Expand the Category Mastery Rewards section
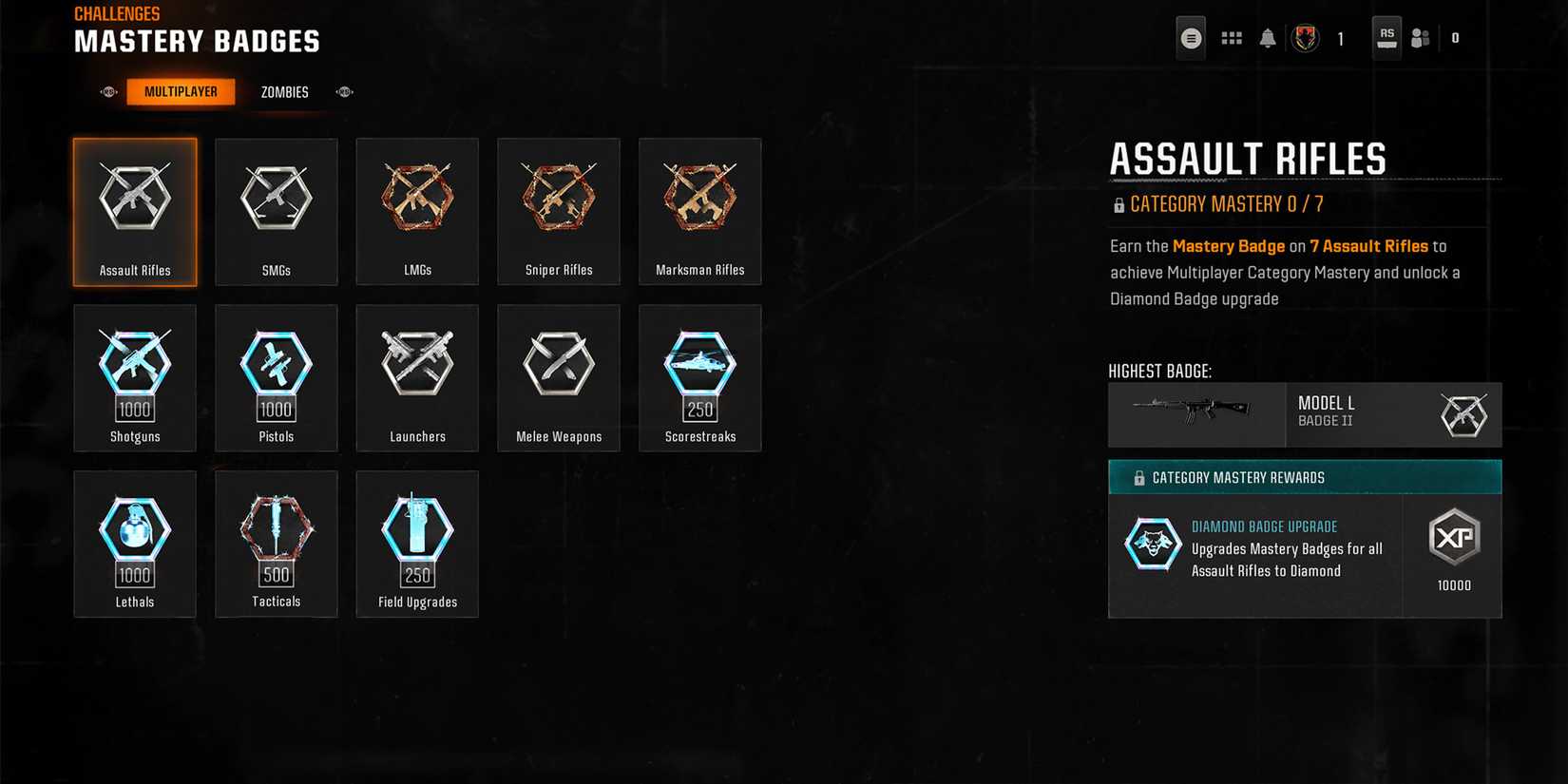 (1305, 477)
